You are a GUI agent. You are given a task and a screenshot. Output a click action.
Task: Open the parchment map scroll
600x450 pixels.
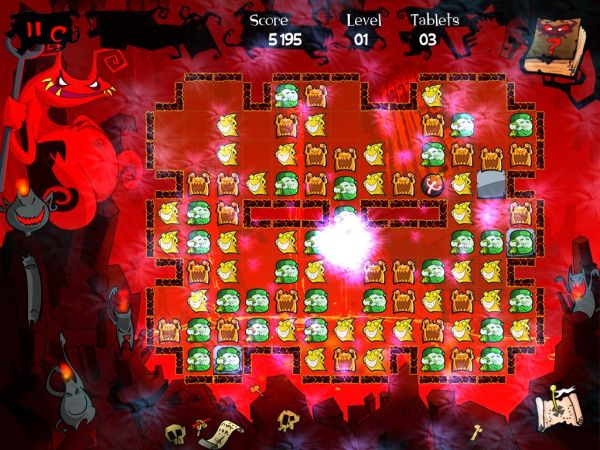pos(555,408)
